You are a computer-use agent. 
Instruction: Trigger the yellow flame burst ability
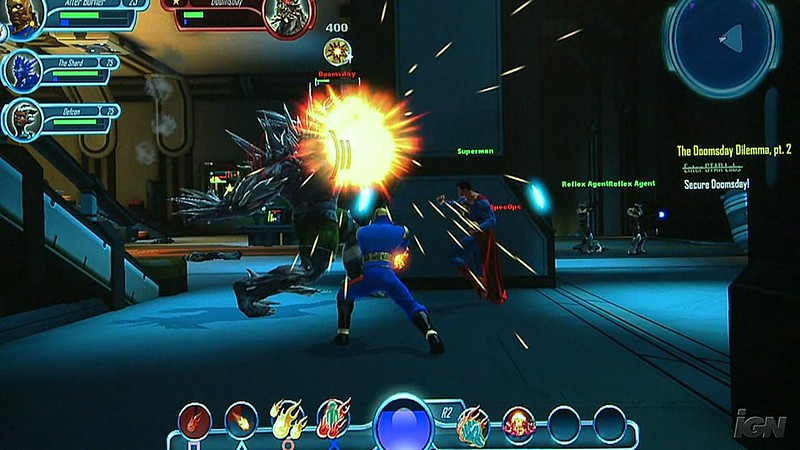coord(287,419)
